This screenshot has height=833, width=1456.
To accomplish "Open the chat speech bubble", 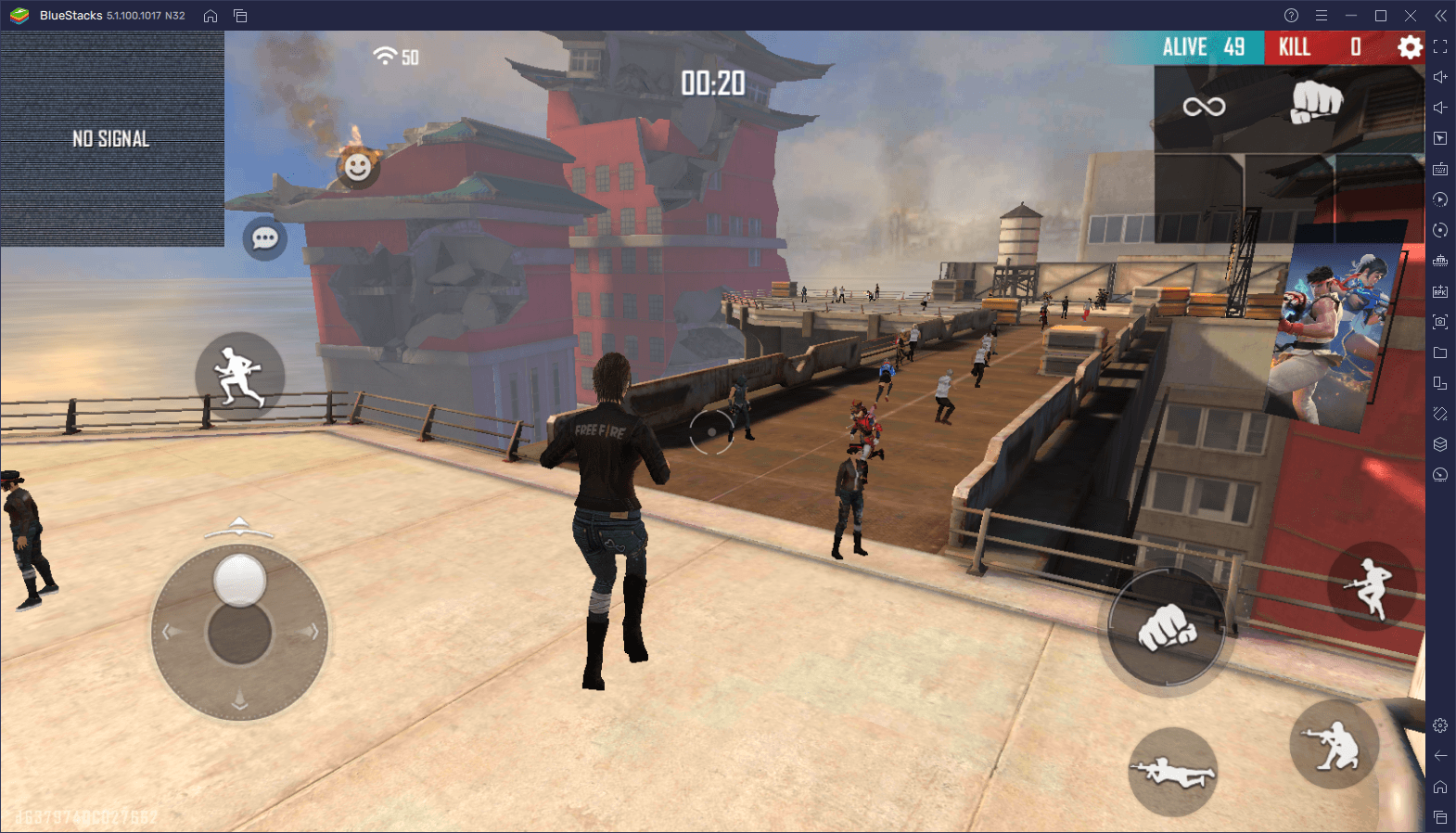I will click(x=264, y=238).
